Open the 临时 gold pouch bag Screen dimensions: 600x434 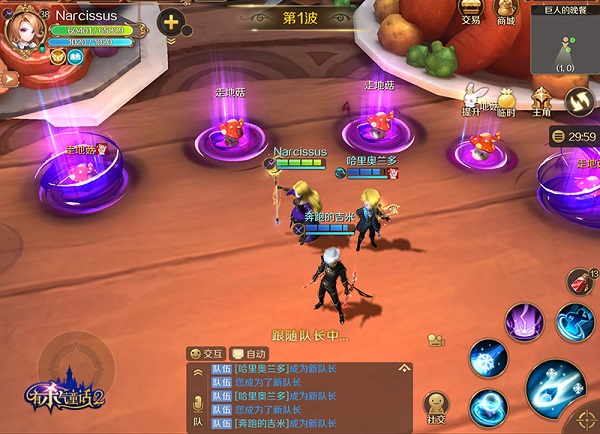click(x=505, y=101)
